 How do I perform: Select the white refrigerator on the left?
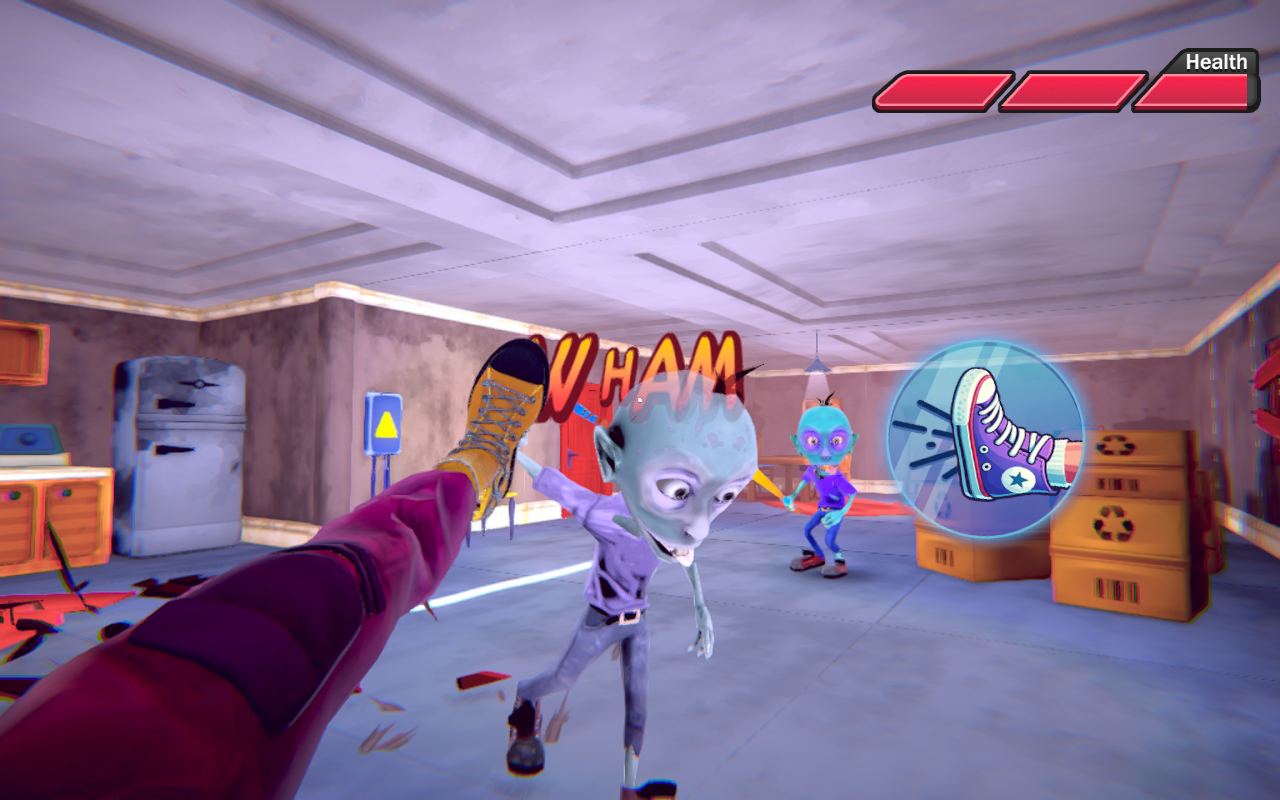coord(180,460)
